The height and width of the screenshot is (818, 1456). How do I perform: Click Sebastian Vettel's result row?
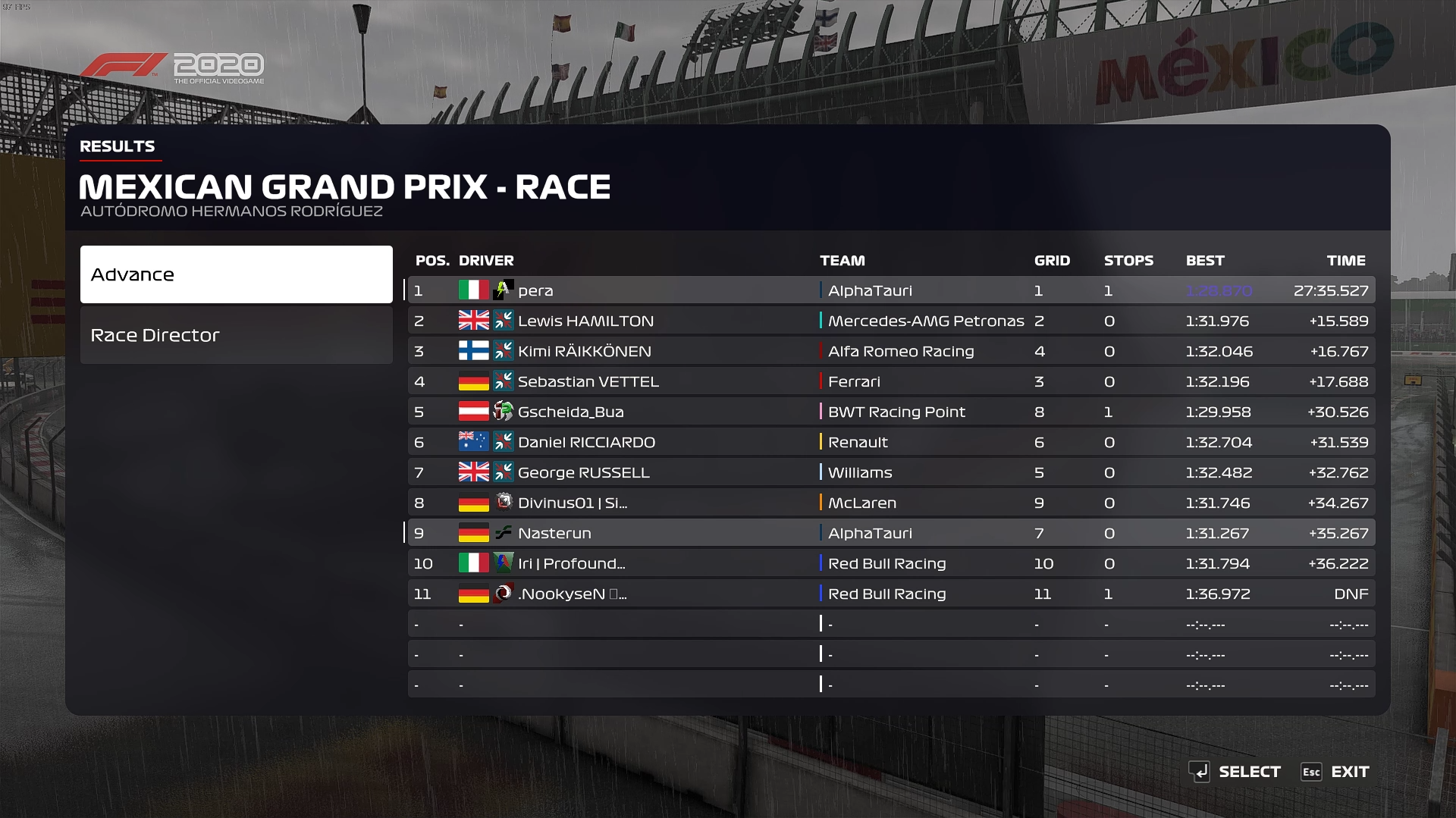click(891, 381)
